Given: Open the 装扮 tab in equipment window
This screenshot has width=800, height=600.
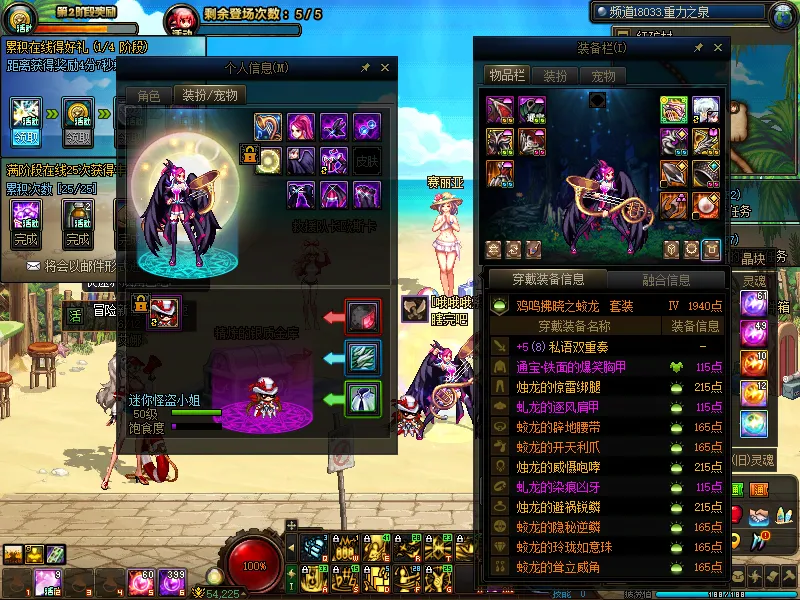Looking at the screenshot, I should pyautogui.click(x=554, y=76).
